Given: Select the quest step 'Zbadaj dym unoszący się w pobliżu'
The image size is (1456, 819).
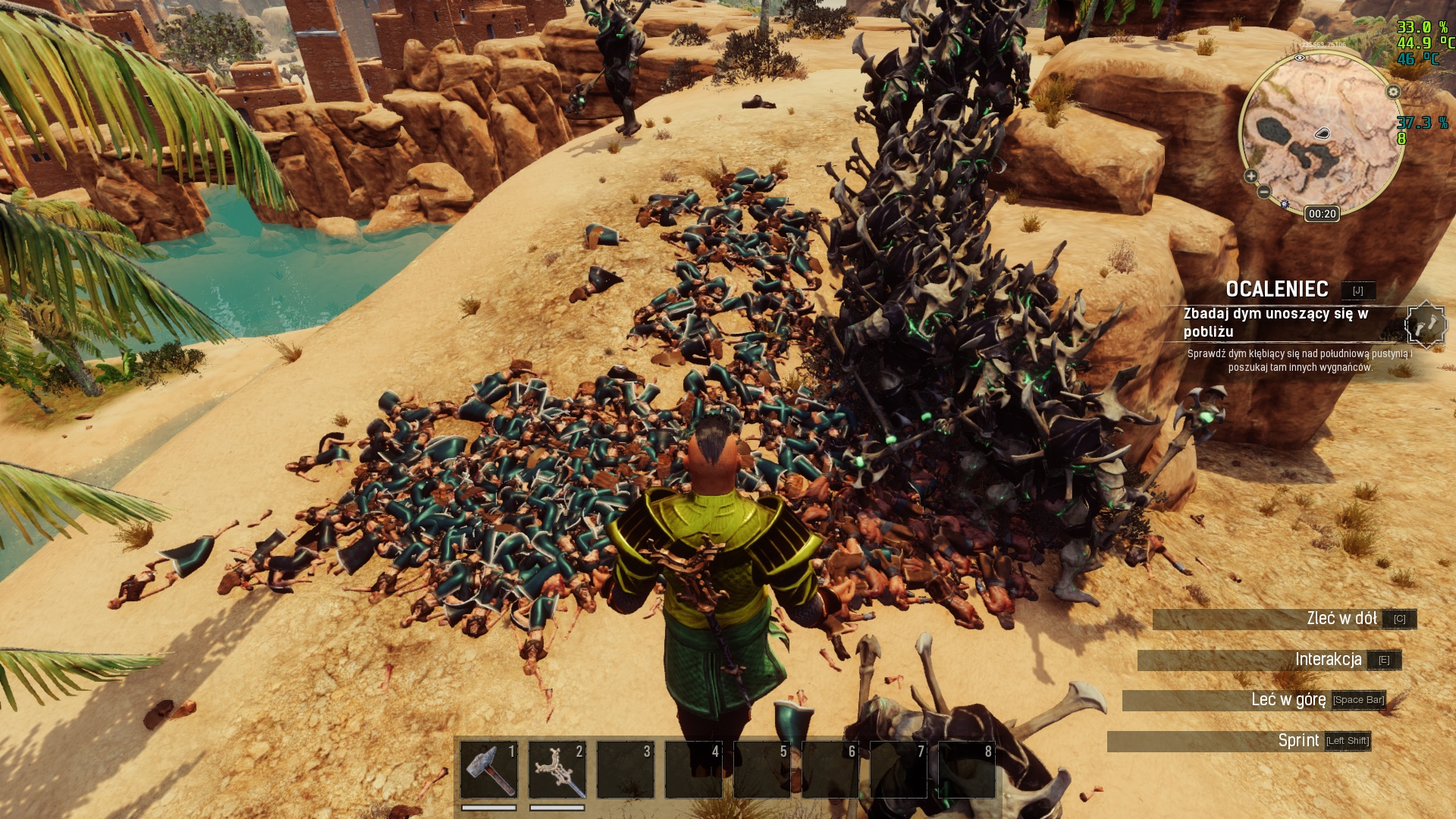Looking at the screenshot, I should point(1276,322).
